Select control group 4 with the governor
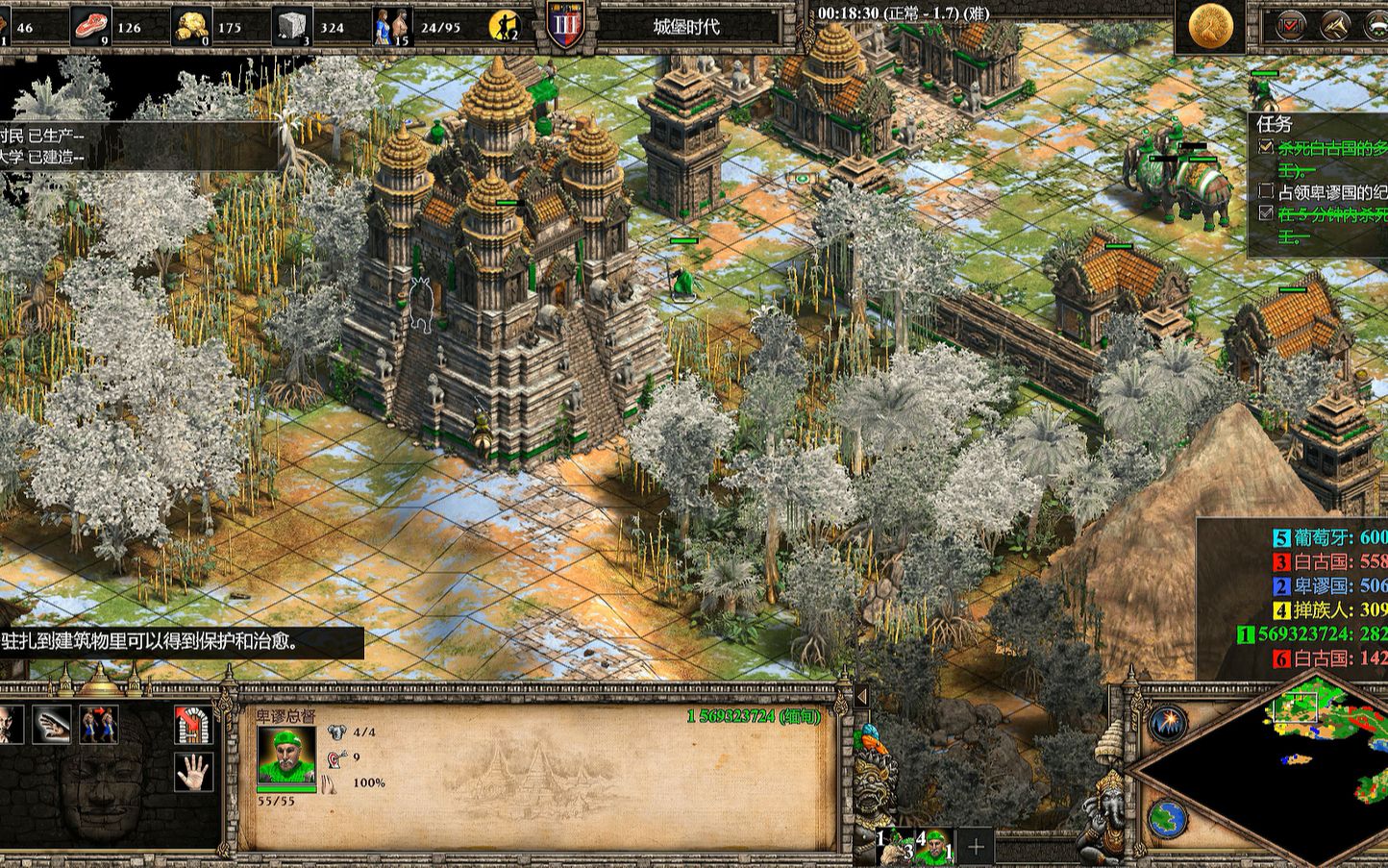 click(934, 847)
